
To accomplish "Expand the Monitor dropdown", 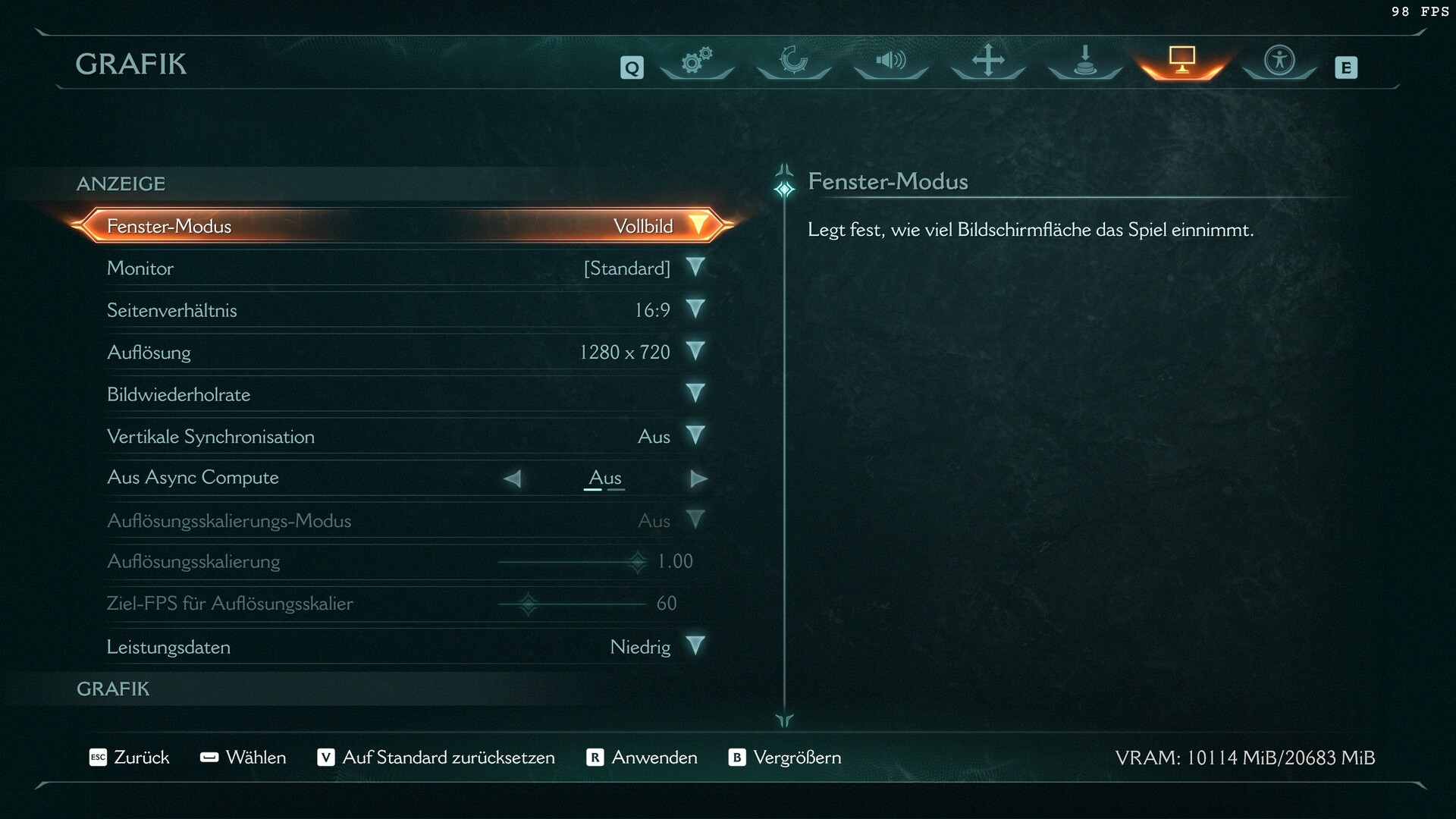I will pos(695,267).
